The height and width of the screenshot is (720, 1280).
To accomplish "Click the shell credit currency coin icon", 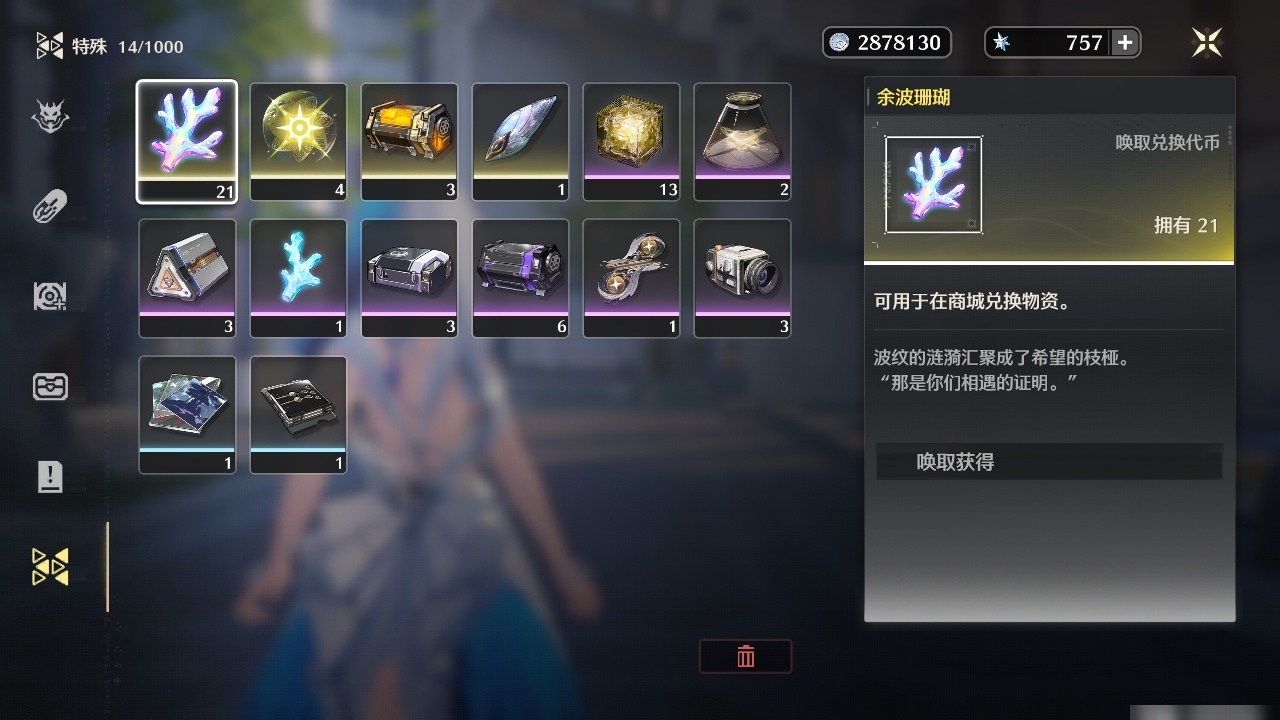I will [839, 42].
